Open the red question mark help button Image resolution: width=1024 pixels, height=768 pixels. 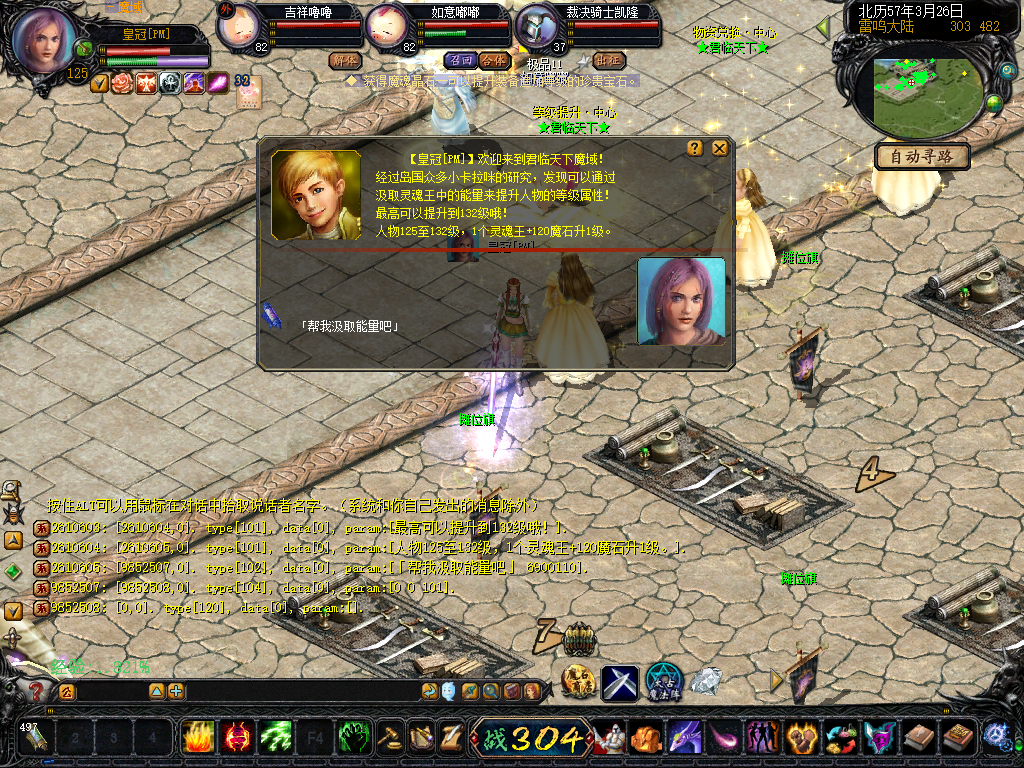[x=37, y=690]
